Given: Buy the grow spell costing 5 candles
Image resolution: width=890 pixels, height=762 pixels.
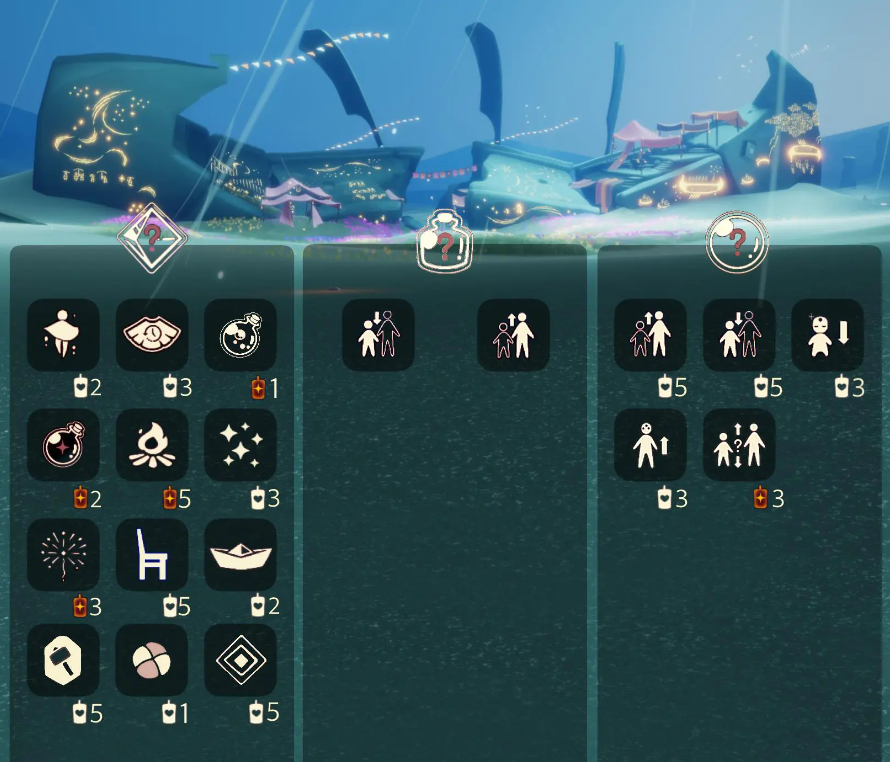Looking at the screenshot, I should (650, 335).
